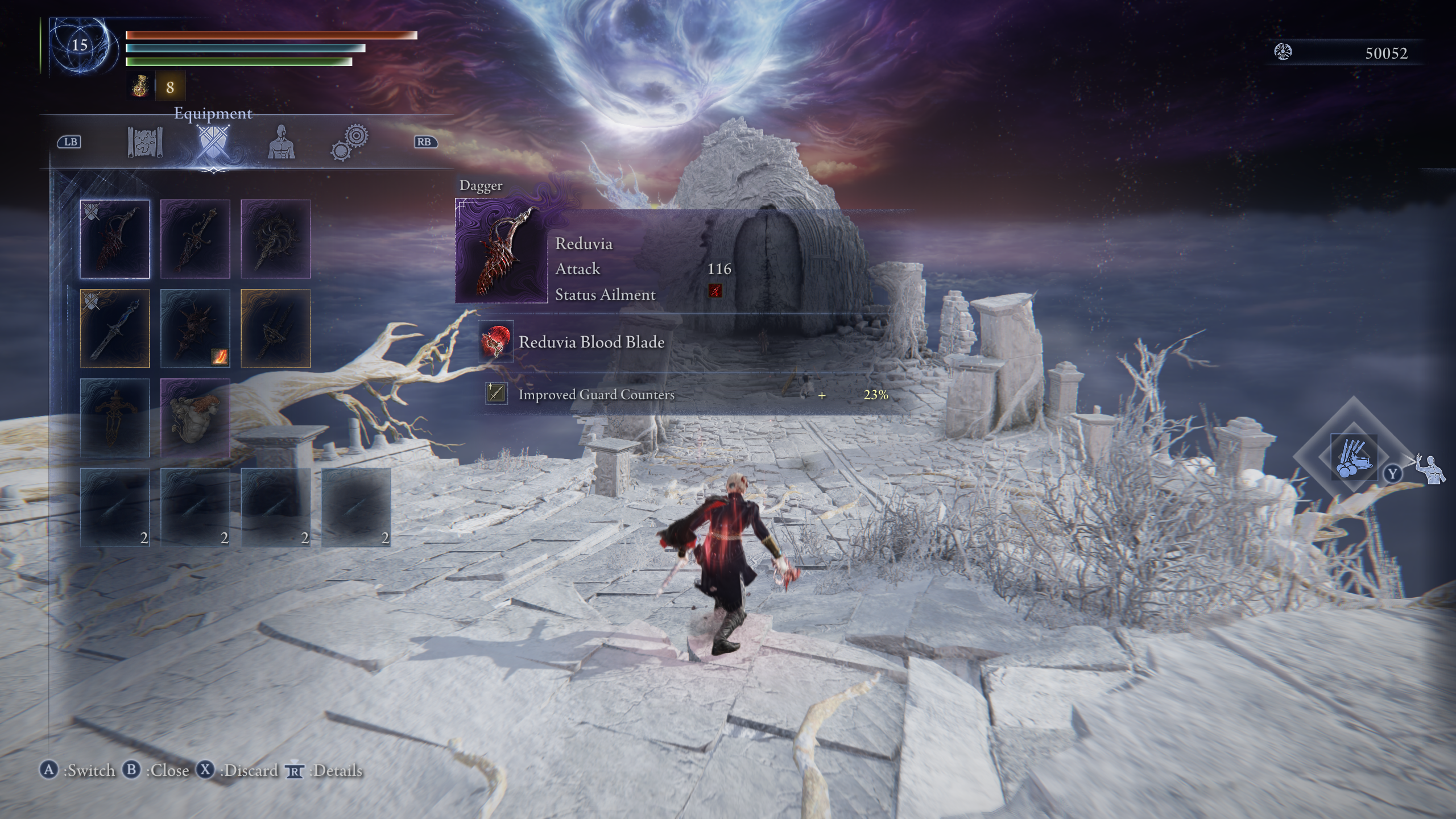Switch to the map scroll tab
1456x819 pixels.
click(x=145, y=142)
